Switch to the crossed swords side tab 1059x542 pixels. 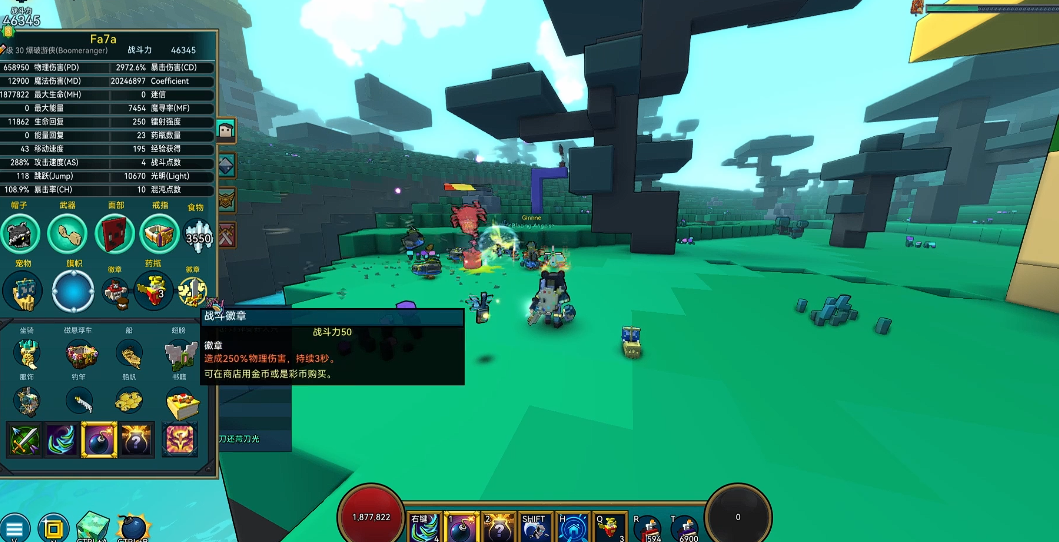226,235
